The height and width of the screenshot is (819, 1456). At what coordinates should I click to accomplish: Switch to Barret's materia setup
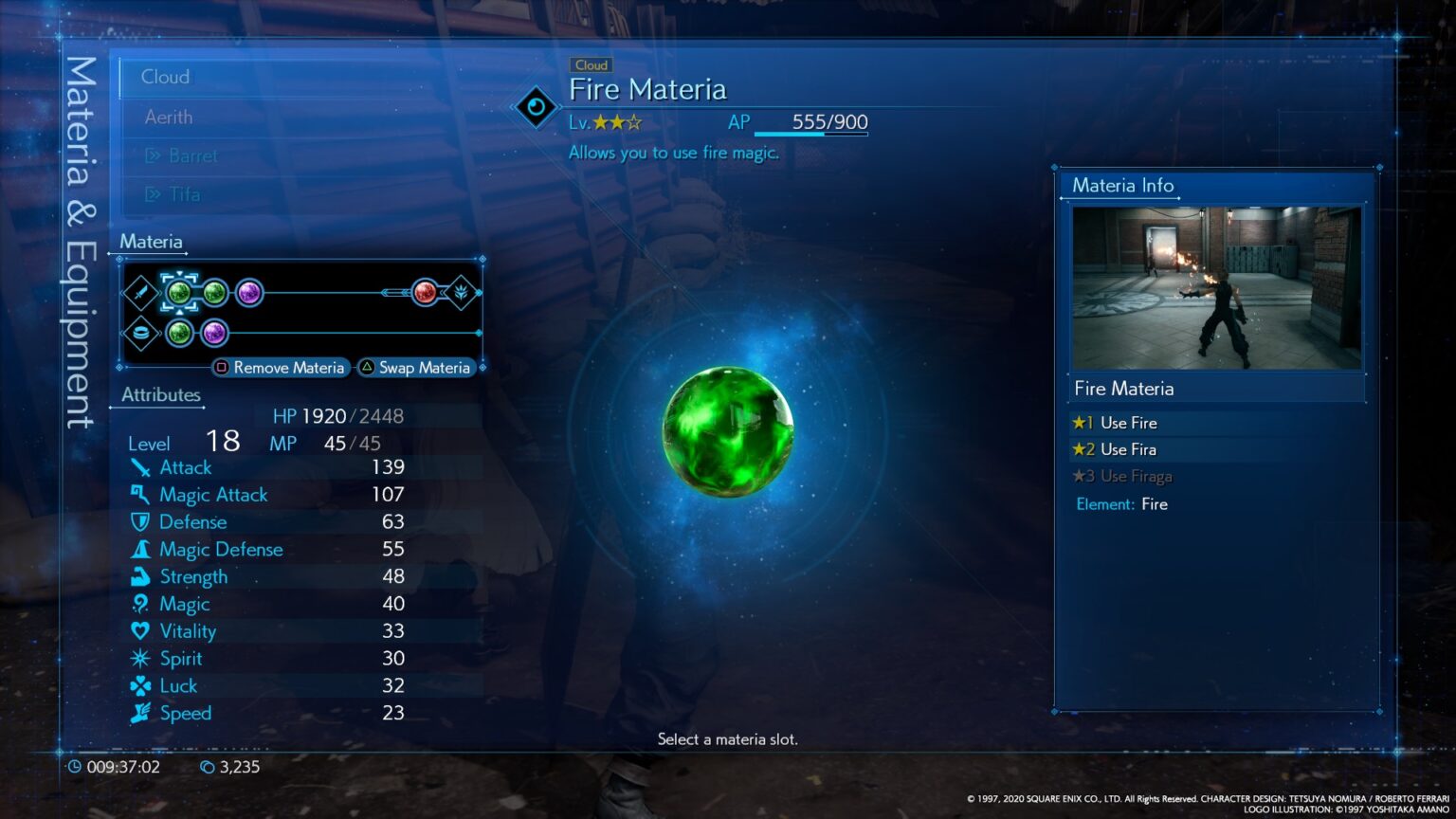(x=192, y=156)
